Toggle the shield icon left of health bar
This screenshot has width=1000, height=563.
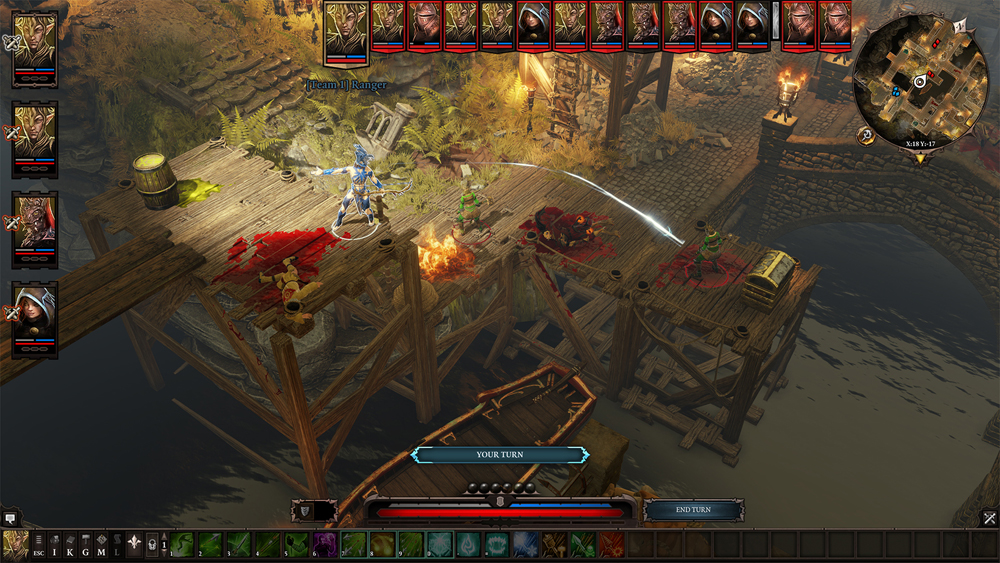tap(303, 511)
